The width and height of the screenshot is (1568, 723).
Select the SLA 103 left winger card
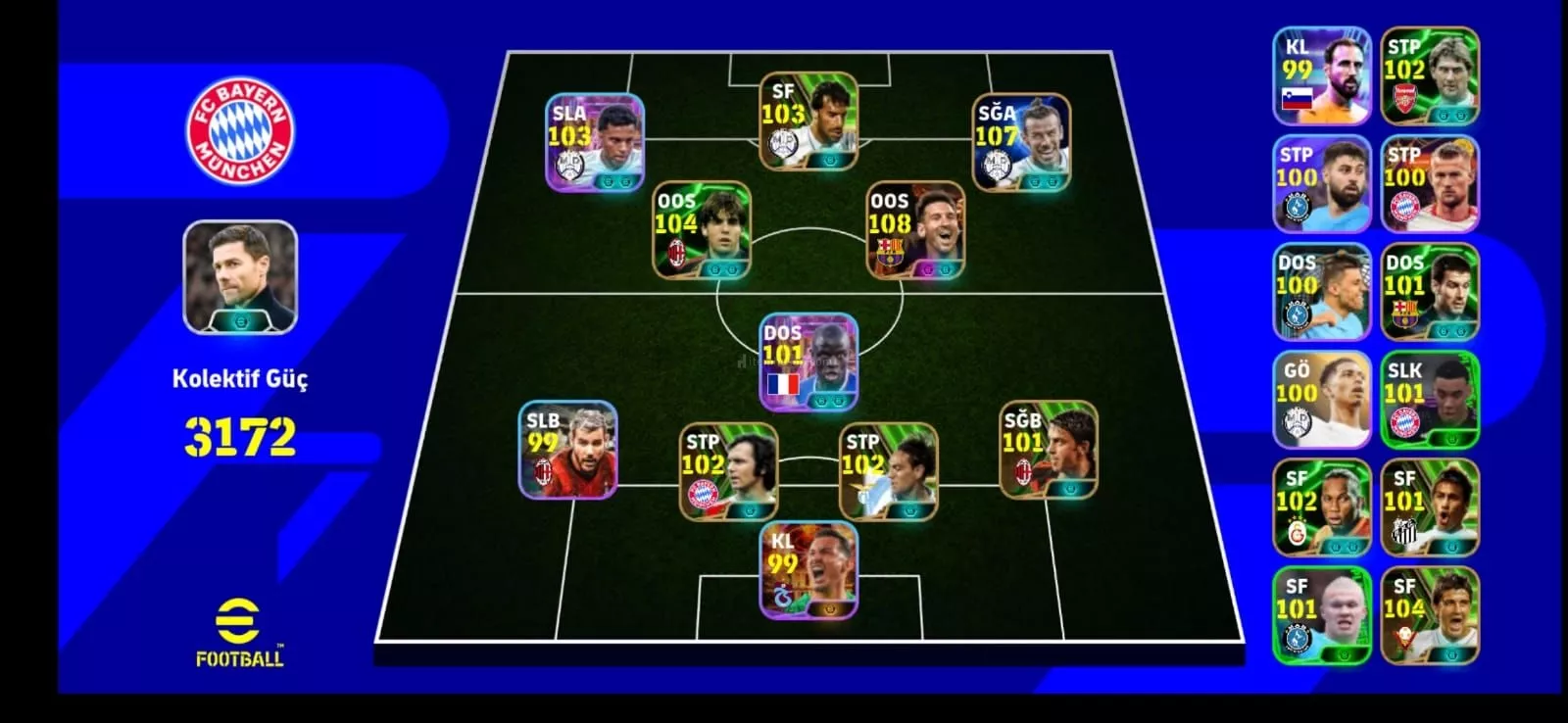coord(595,142)
